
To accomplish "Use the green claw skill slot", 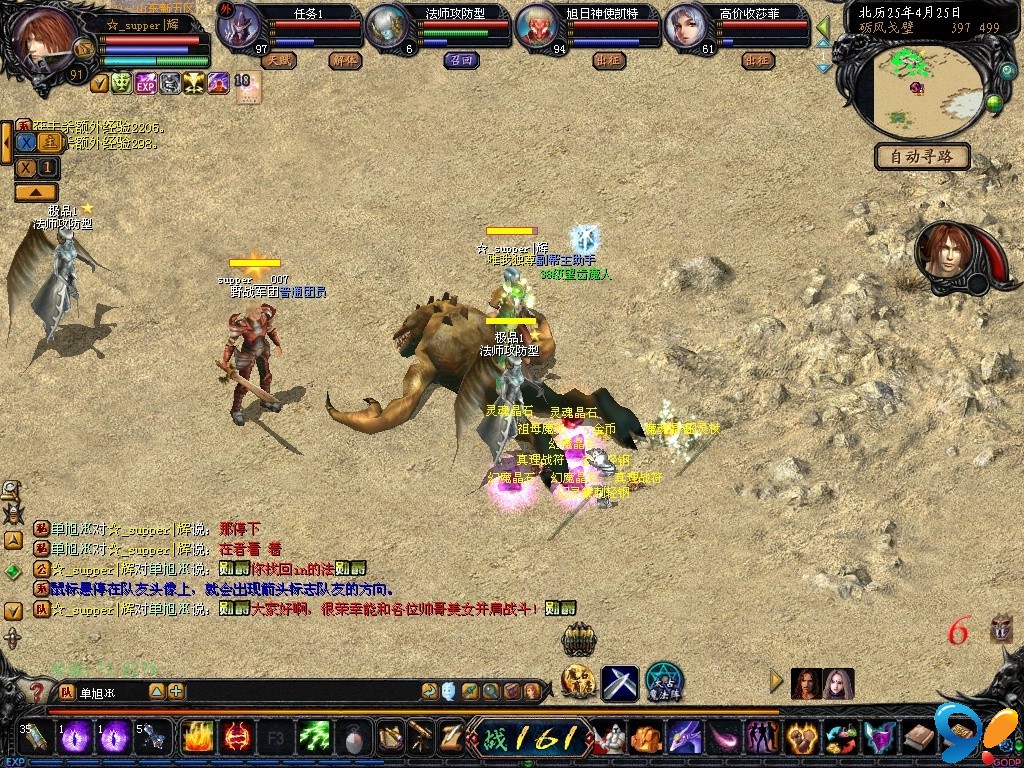I will tap(315, 739).
